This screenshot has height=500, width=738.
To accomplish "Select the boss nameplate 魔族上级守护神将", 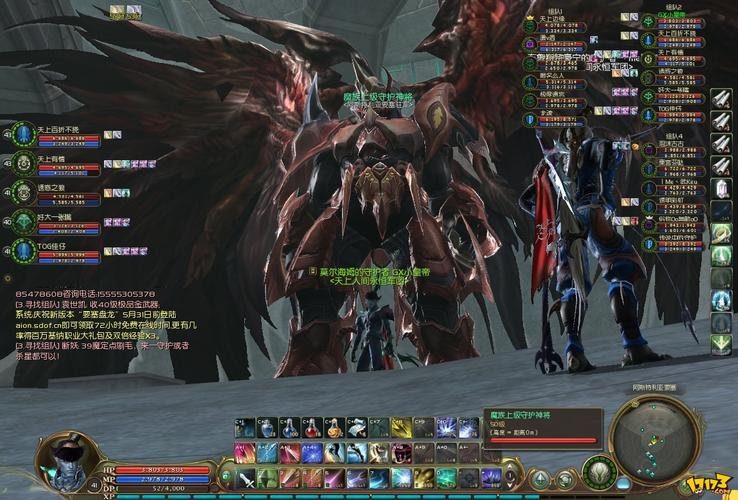I will point(377,96).
